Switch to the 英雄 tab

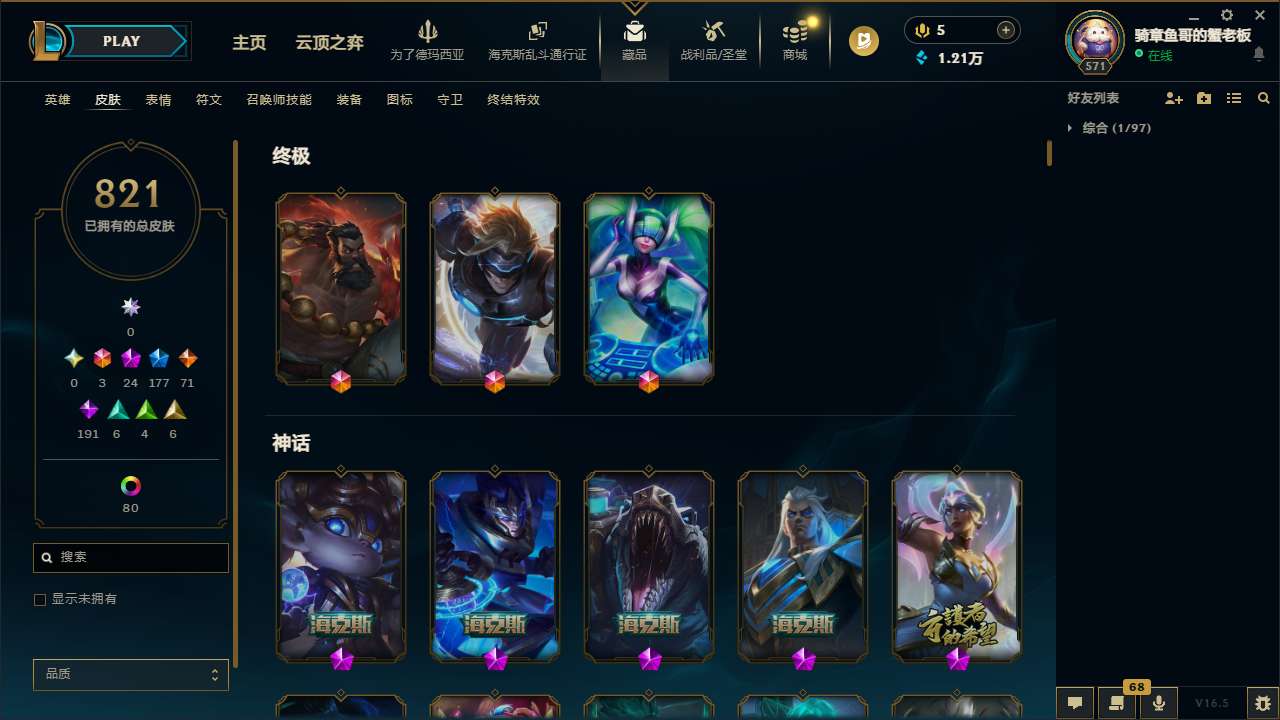pyautogui.click(x=57, y=100)
